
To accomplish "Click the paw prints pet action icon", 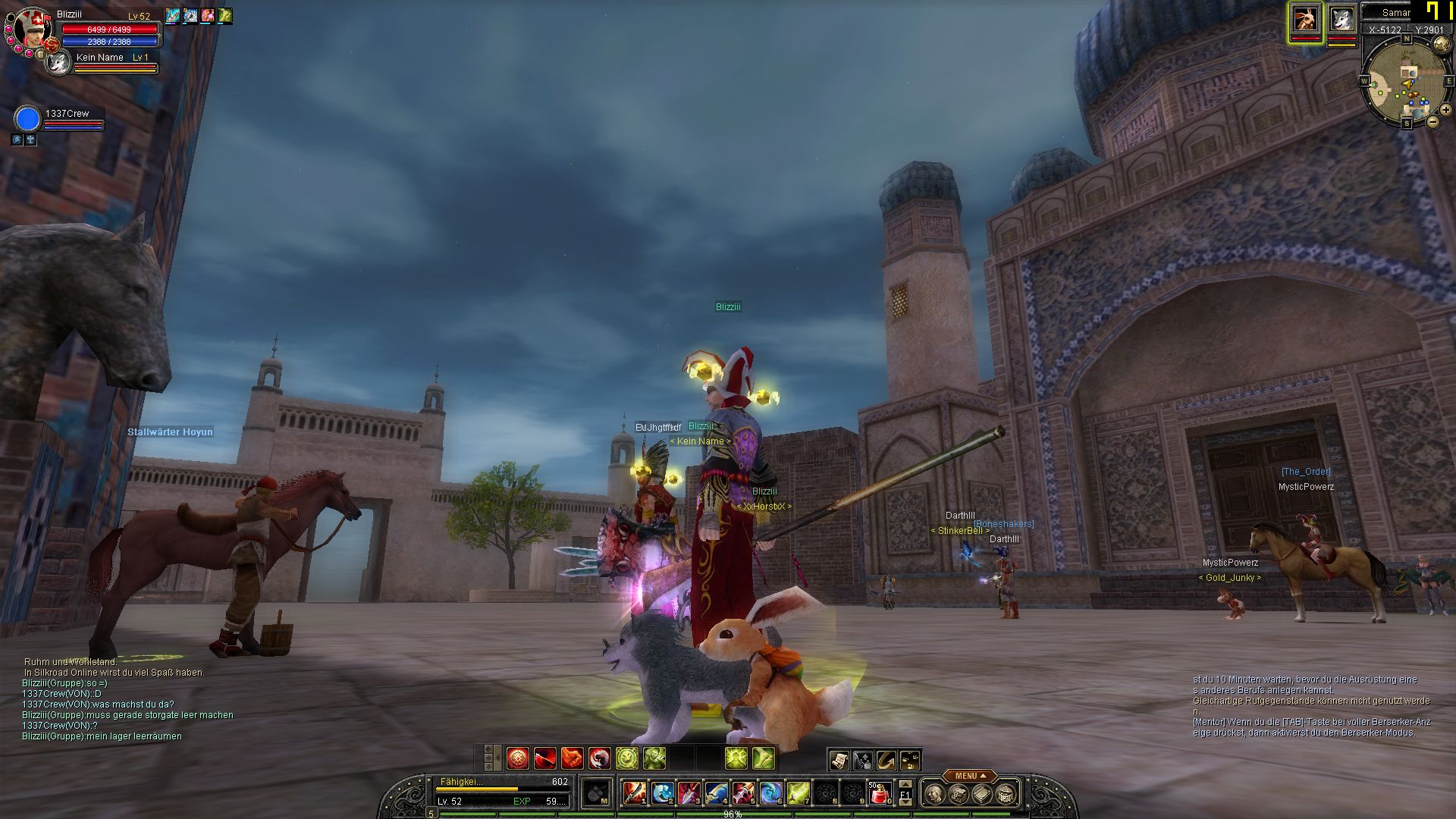I will point(911,760).
